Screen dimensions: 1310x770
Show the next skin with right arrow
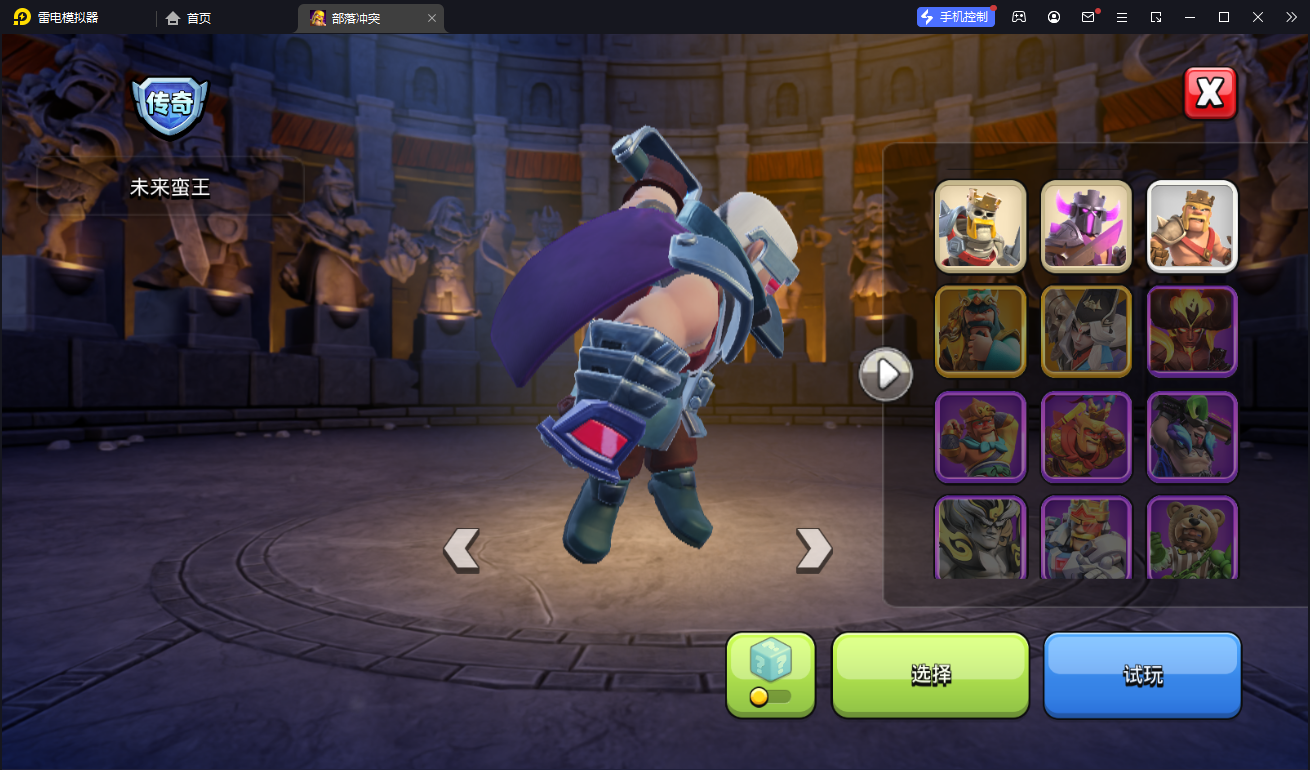813,550
